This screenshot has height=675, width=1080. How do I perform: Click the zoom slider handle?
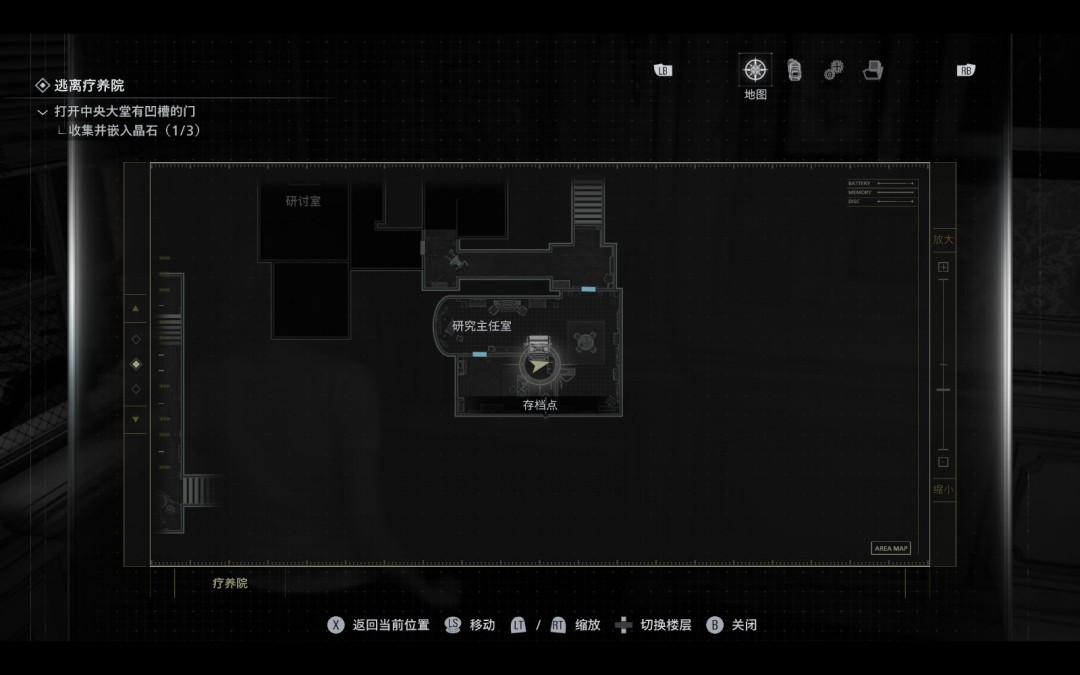[942, 391]
